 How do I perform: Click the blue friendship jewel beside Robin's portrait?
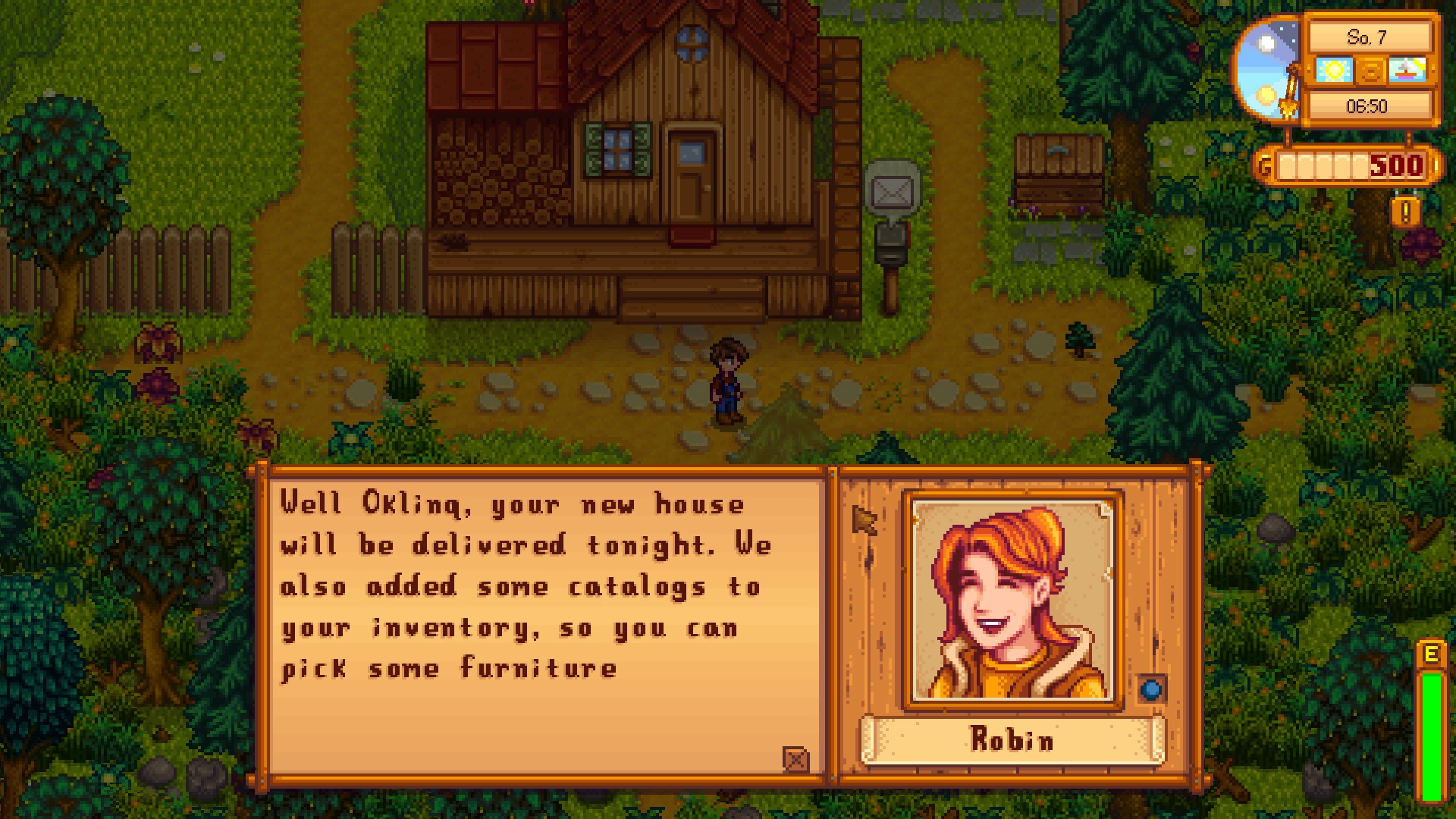(1151, 689)
